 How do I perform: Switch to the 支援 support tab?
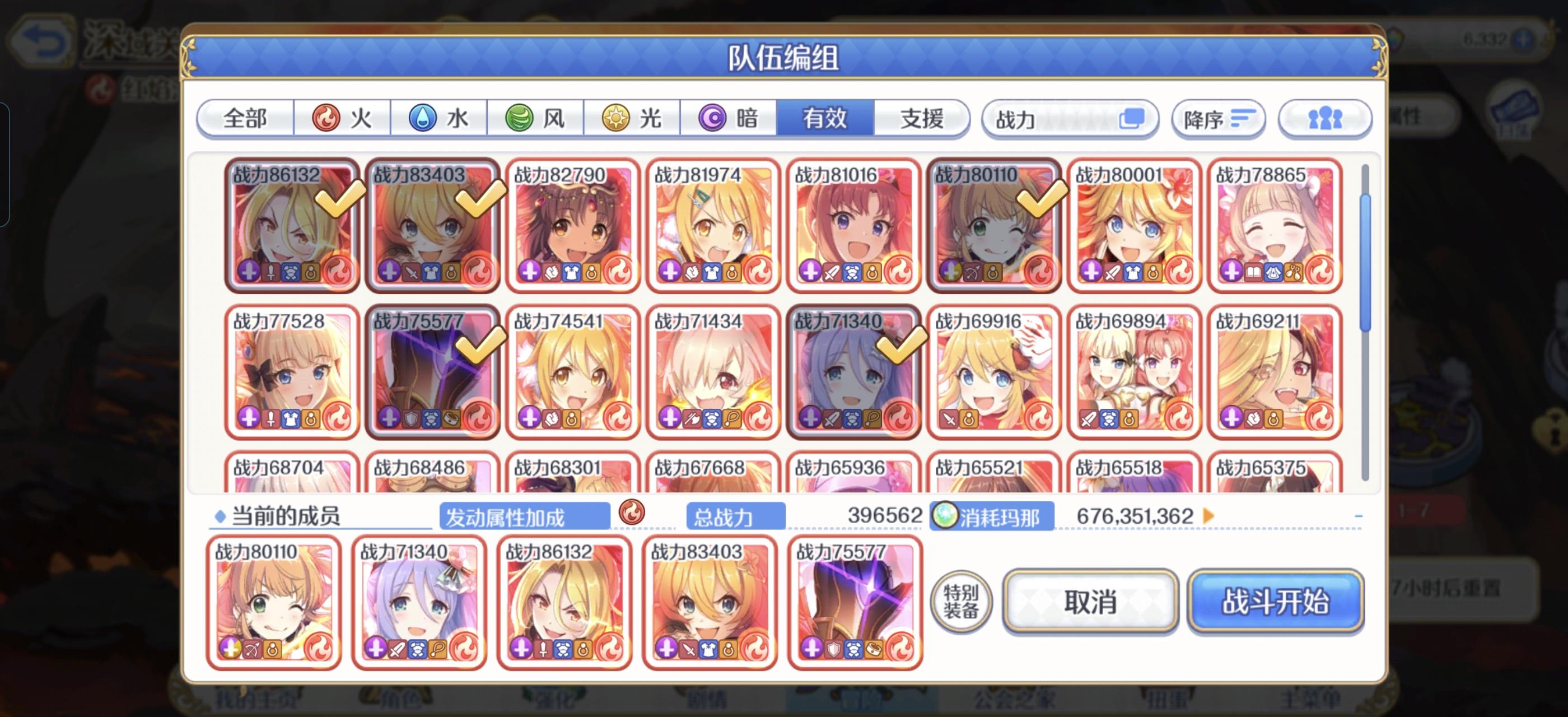point(922,119)
